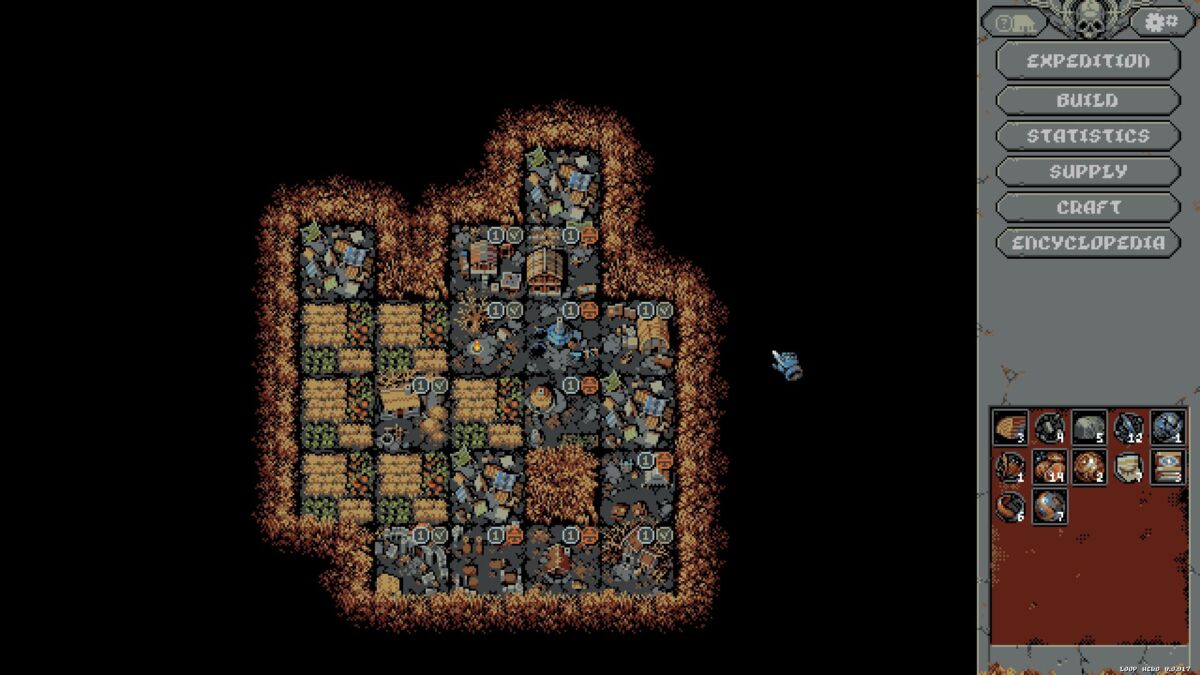Browse the Encyclopedia
The image size is (1200, 675).
pyautogui.click(x=1088, y=243)
